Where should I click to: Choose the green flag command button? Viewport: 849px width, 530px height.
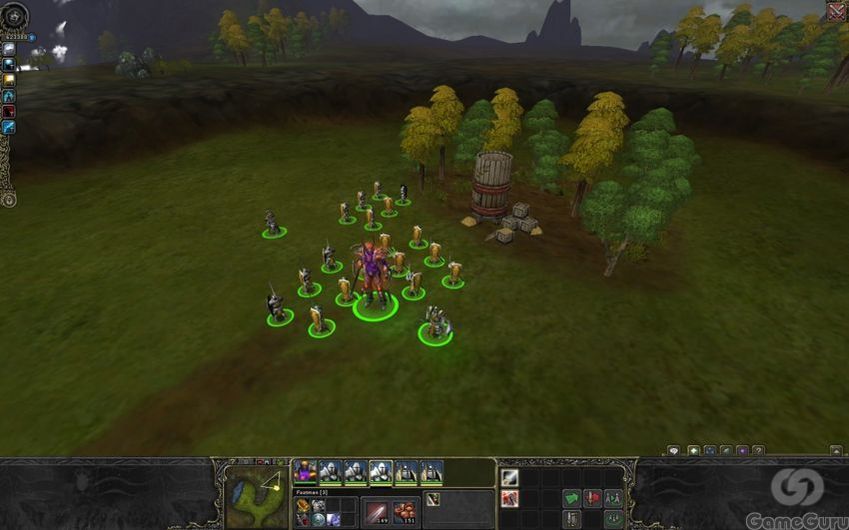[x=571, y=497]
